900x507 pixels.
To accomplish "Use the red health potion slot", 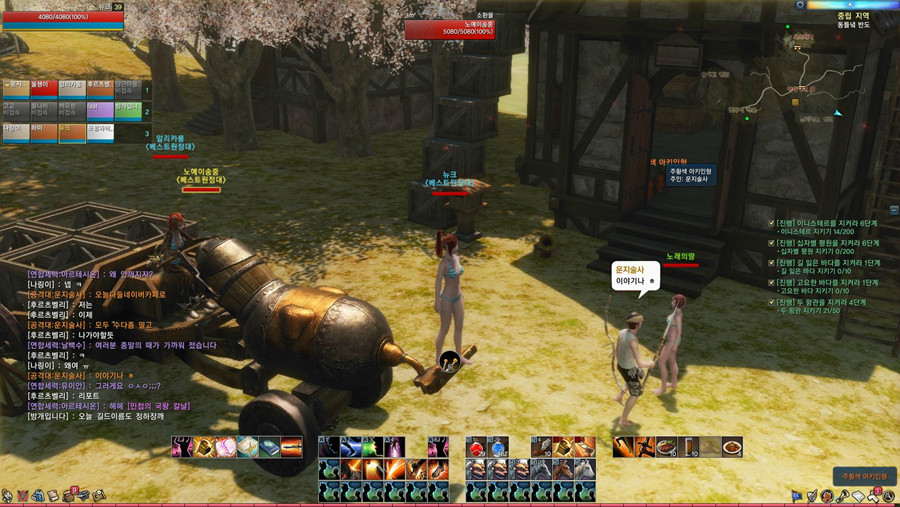I will 475,447.
